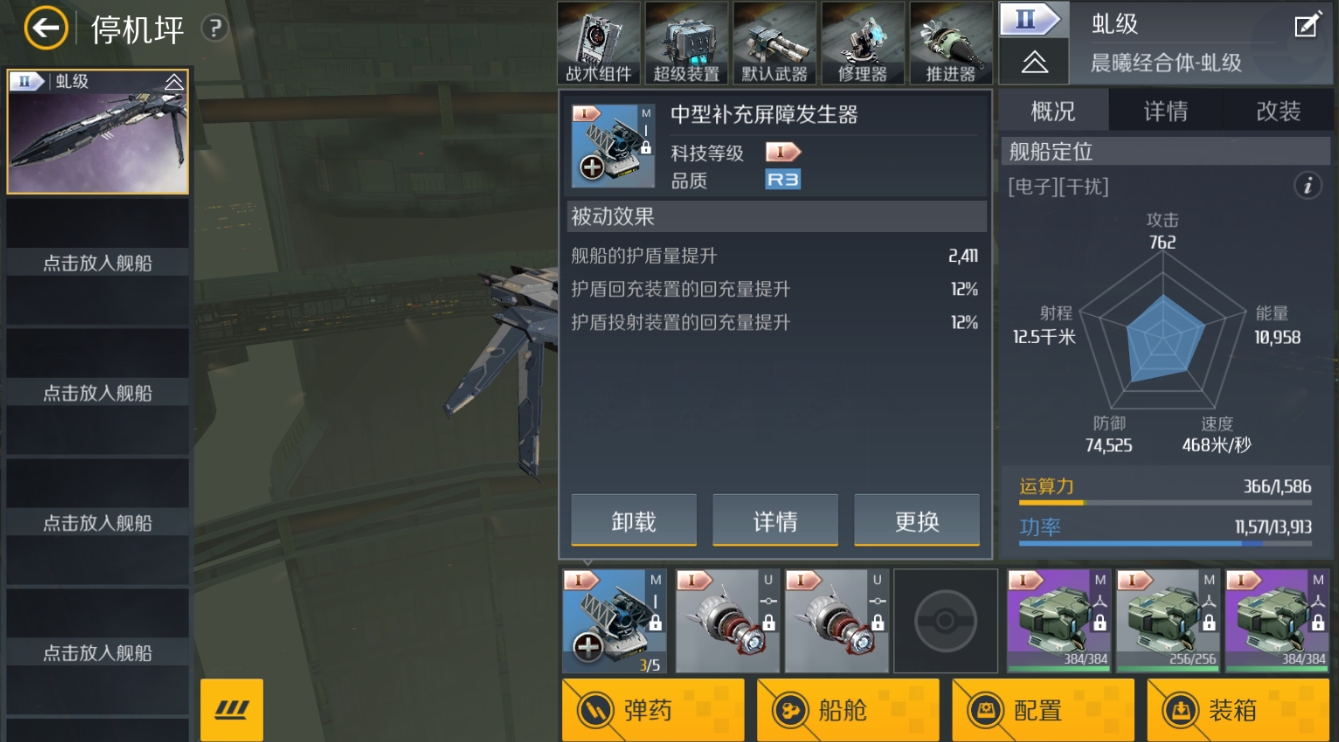Viewport: 1339px width, 742px height.
Task: Open the 弹药 ammunition panel
Action: tap(652, 710)
